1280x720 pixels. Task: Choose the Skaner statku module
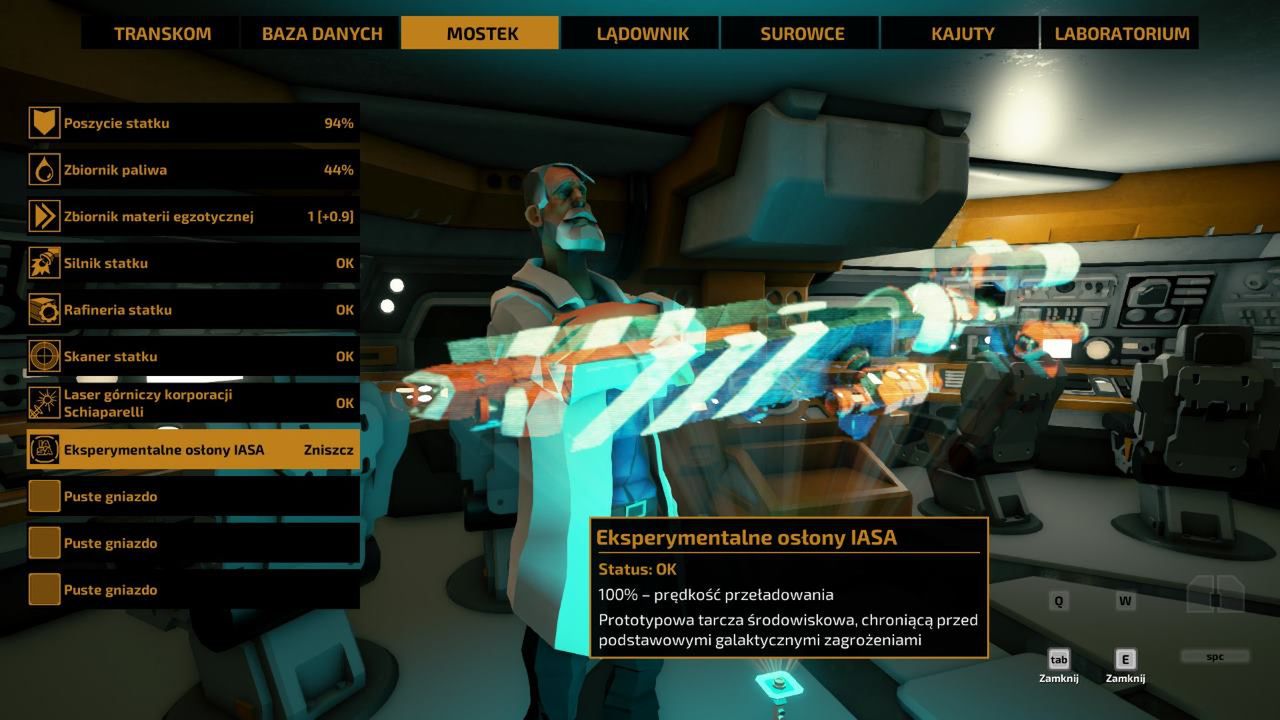(x=193, y=356)
